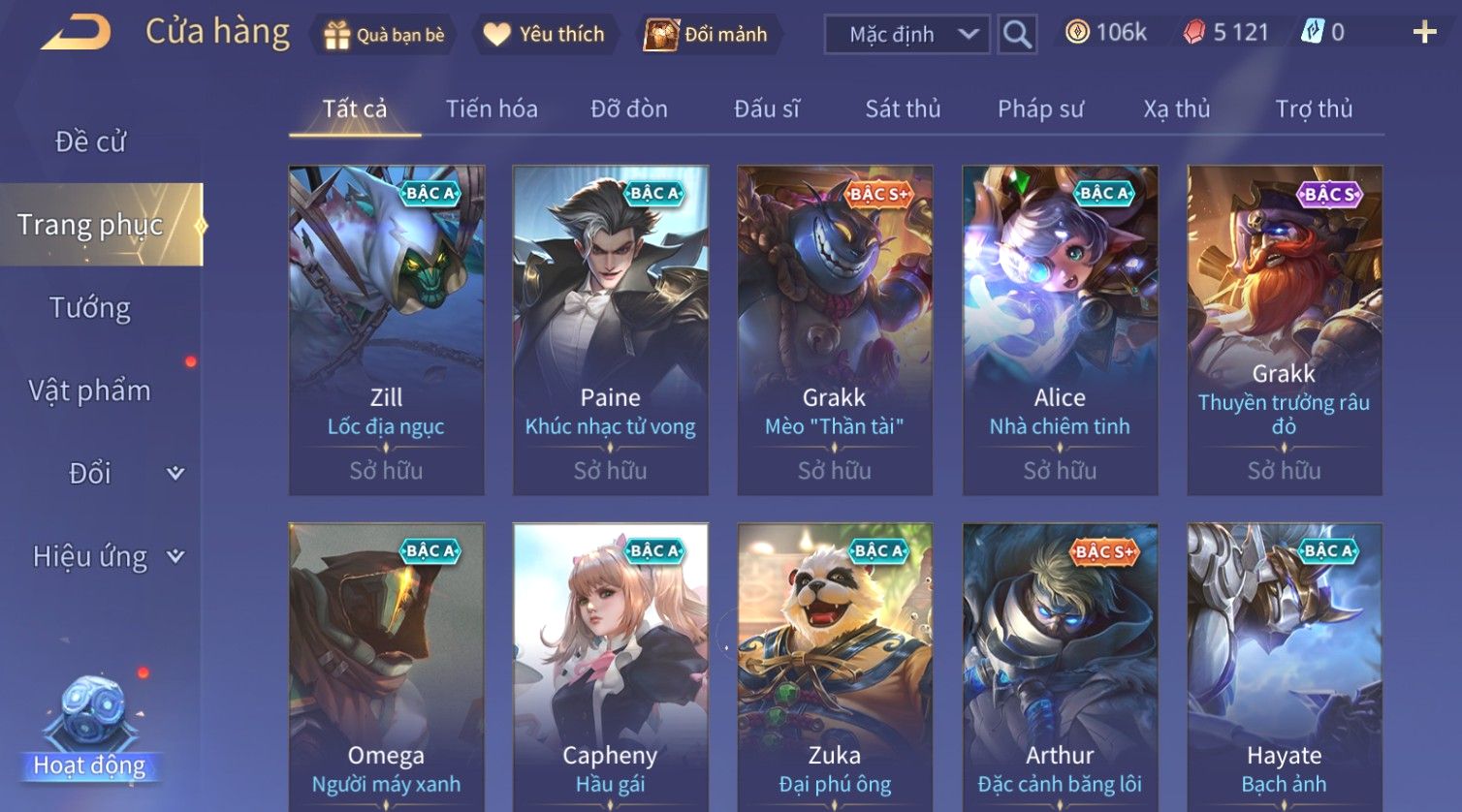
Task: Switch to the Đỡ đòn tab
Action: point(629,109)
